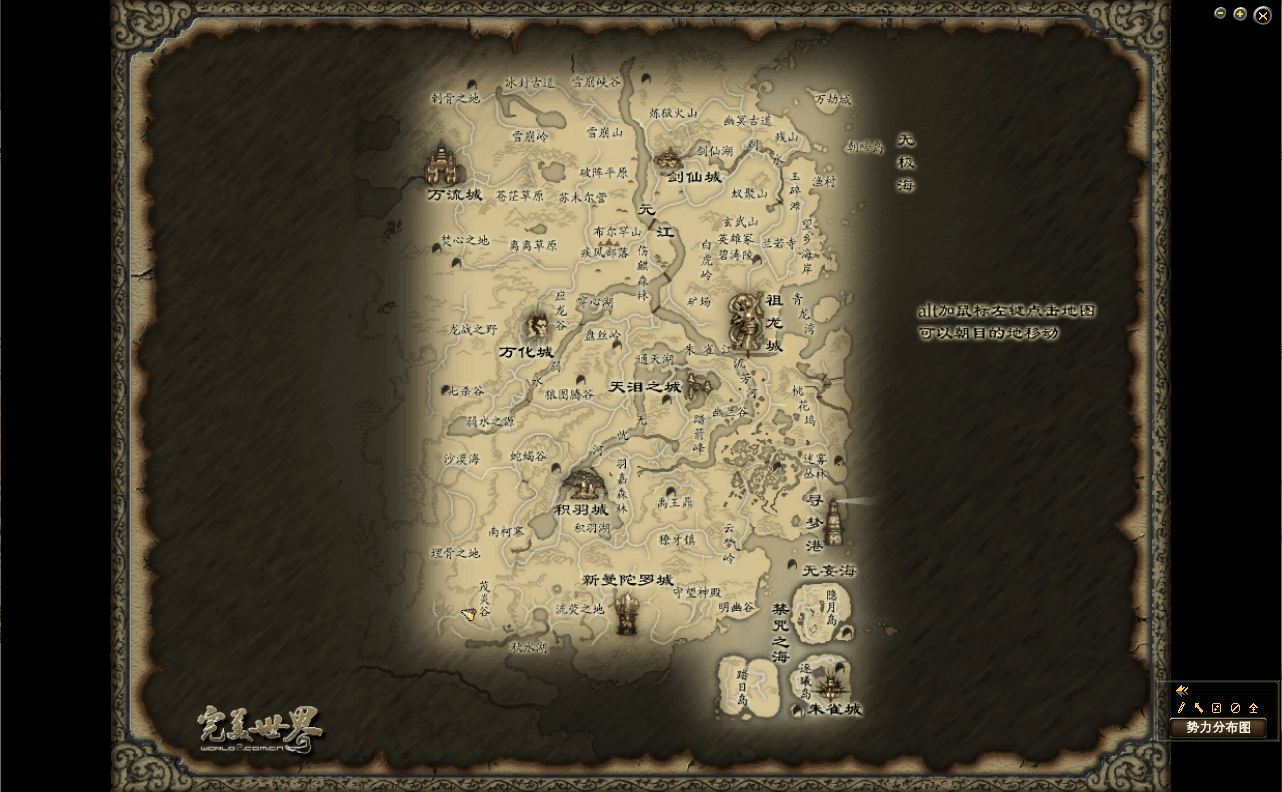This screenshot has width=1282, height=792.
Task: Click the zoom out (-) button at top right
Action: [x=1219, y=13]
